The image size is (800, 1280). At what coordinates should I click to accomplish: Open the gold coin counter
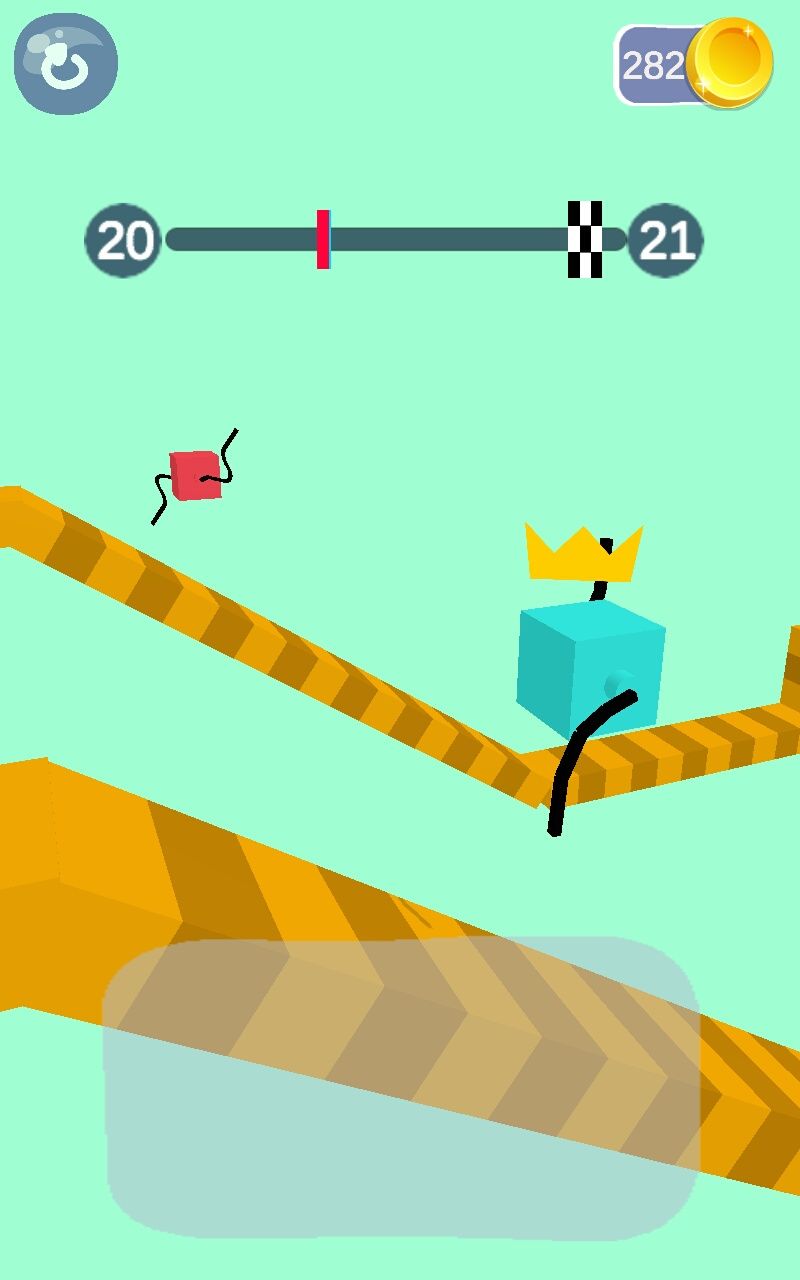coord(692,65)
